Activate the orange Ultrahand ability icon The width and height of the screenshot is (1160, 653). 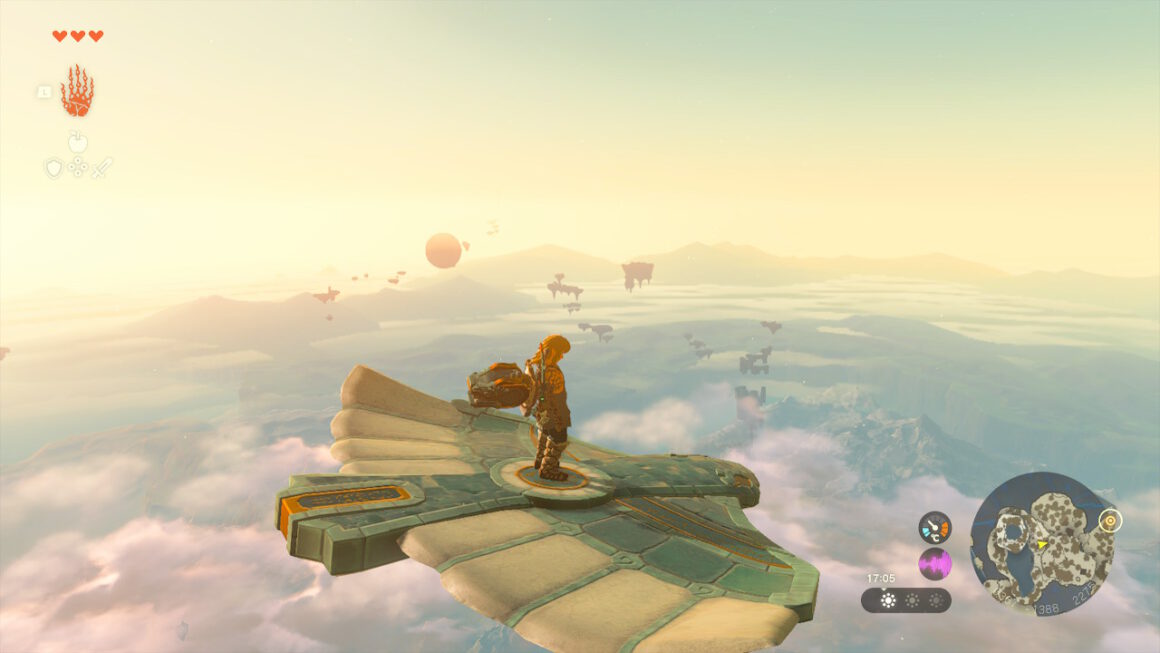point(77,91)
